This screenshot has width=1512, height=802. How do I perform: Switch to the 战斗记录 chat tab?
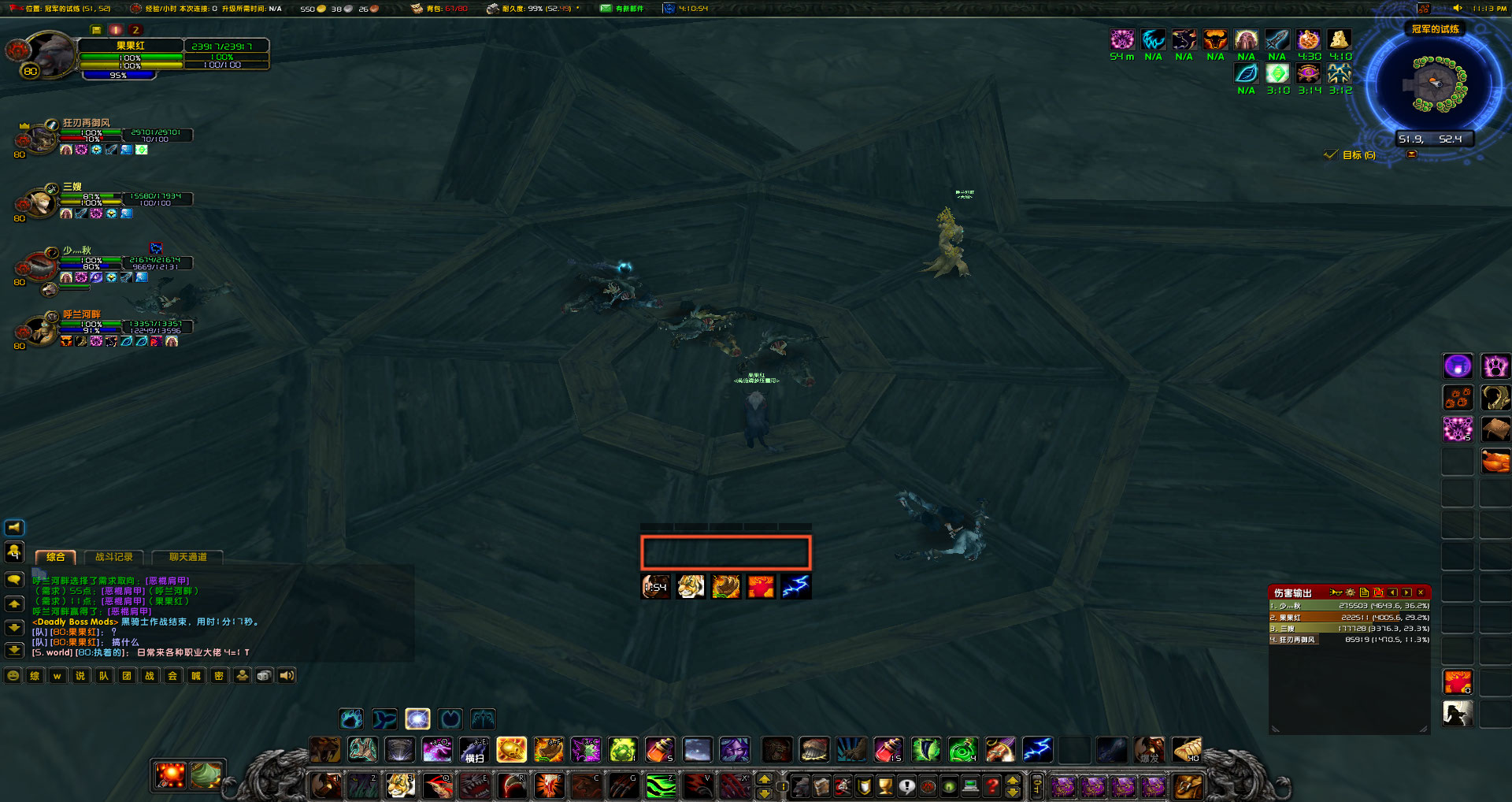click(115, 557)
